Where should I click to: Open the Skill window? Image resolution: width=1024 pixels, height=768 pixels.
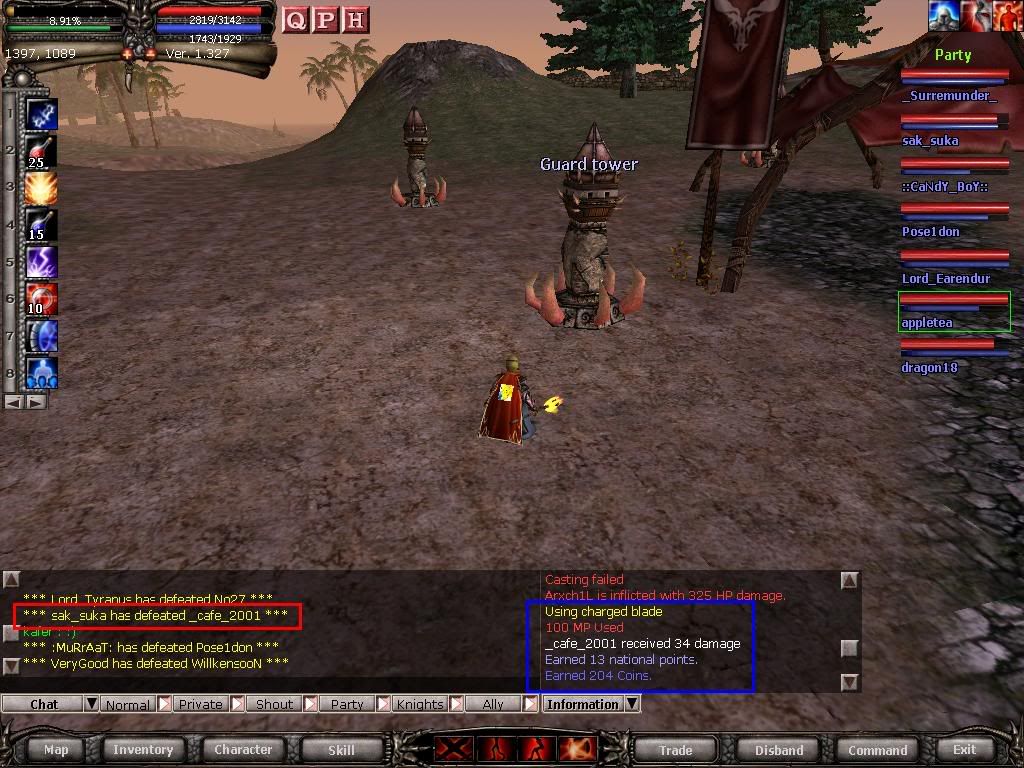click(x=341, y=750)
